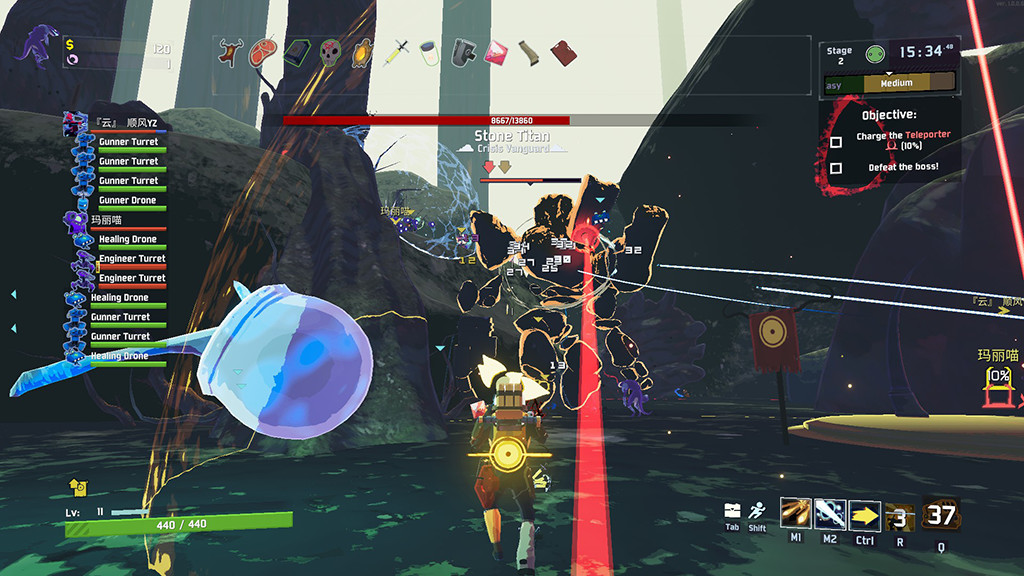Choose the pink crystal item icon
Image resolution: width=1024 pixels, height=576 pixels.
click(x=496, y=51)
